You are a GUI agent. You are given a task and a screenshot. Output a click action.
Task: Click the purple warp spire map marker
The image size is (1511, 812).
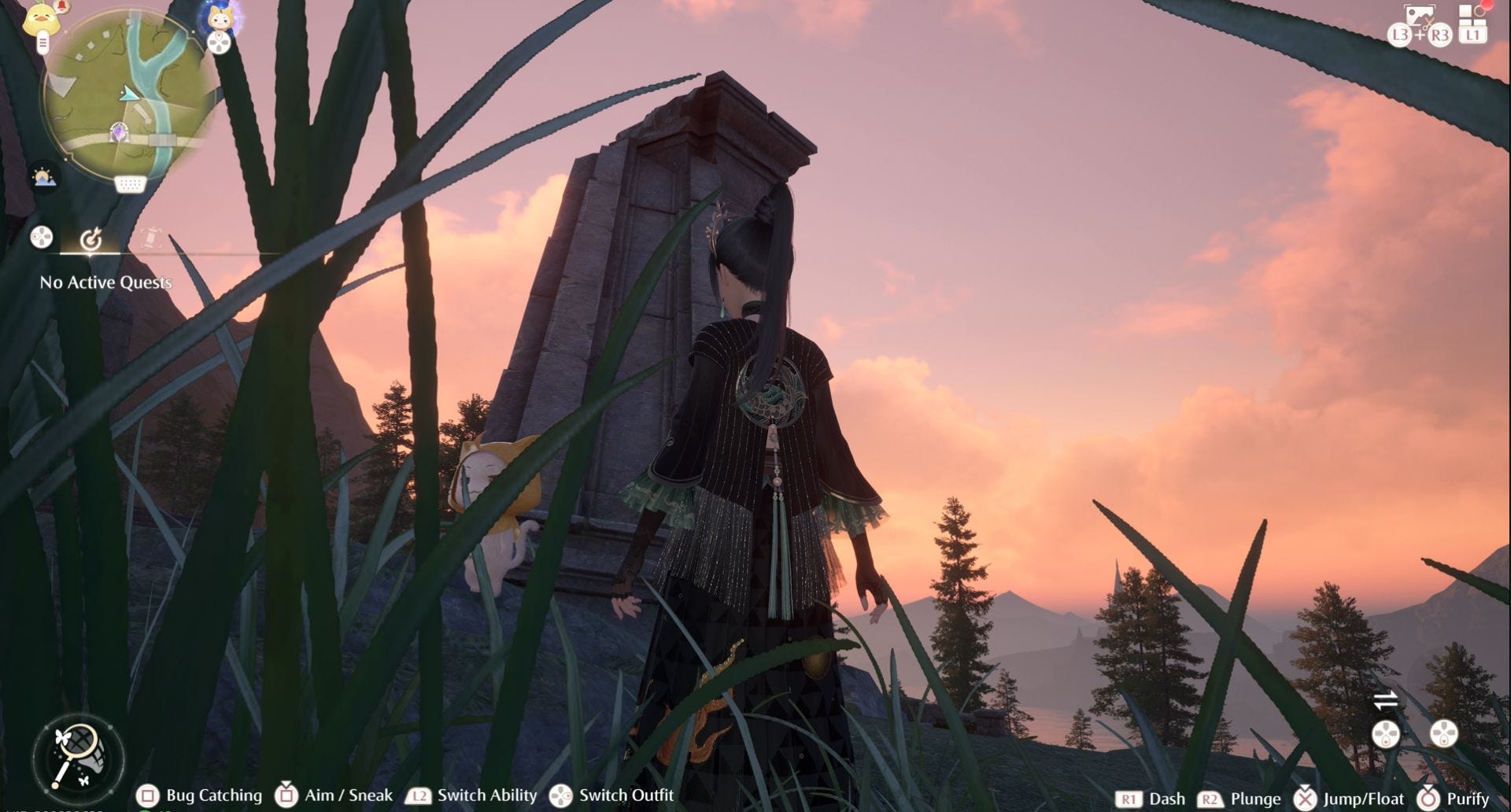[x=119, y=133]
